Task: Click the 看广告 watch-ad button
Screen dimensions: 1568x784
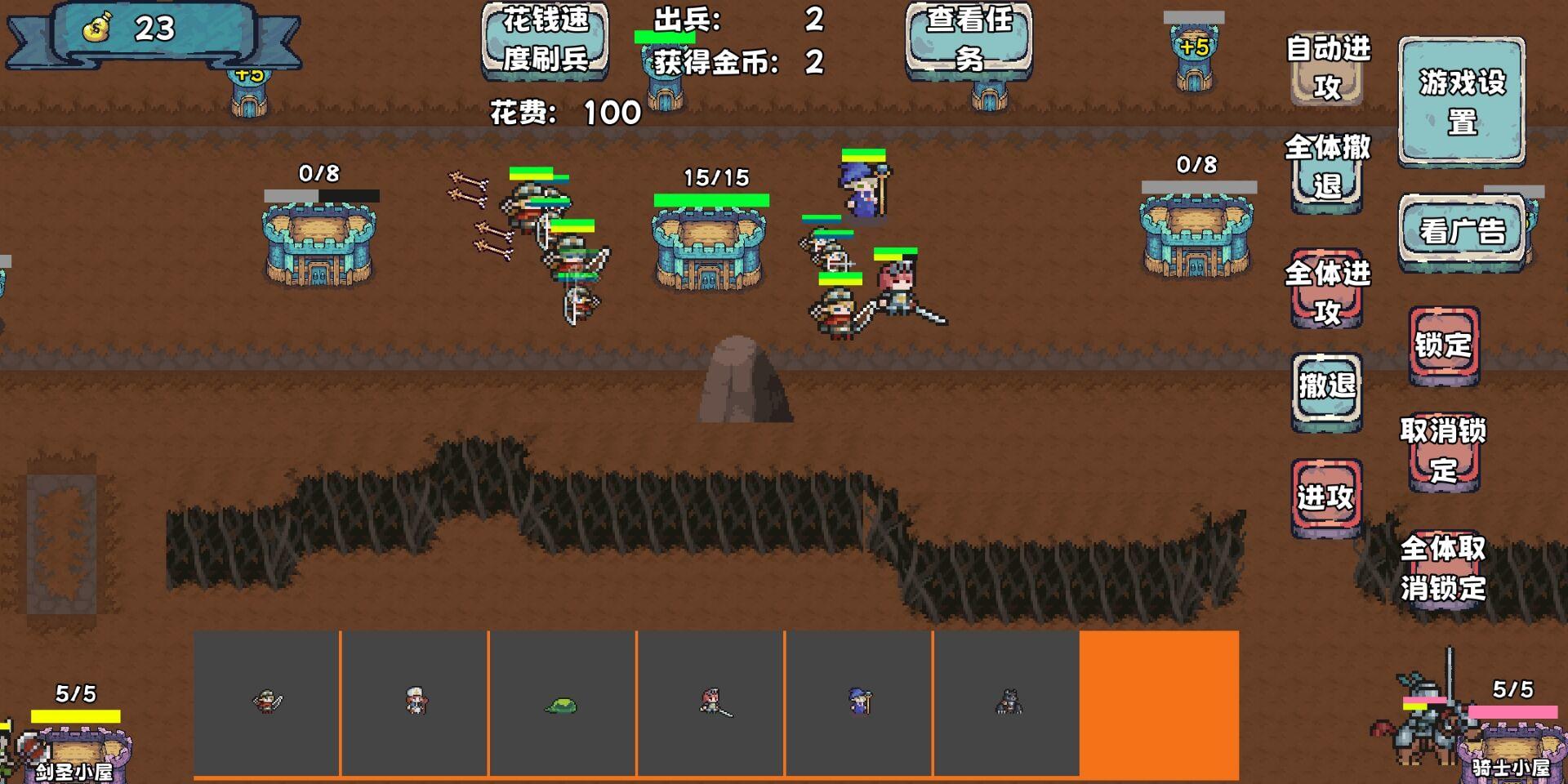Action: click(1461, 231)
